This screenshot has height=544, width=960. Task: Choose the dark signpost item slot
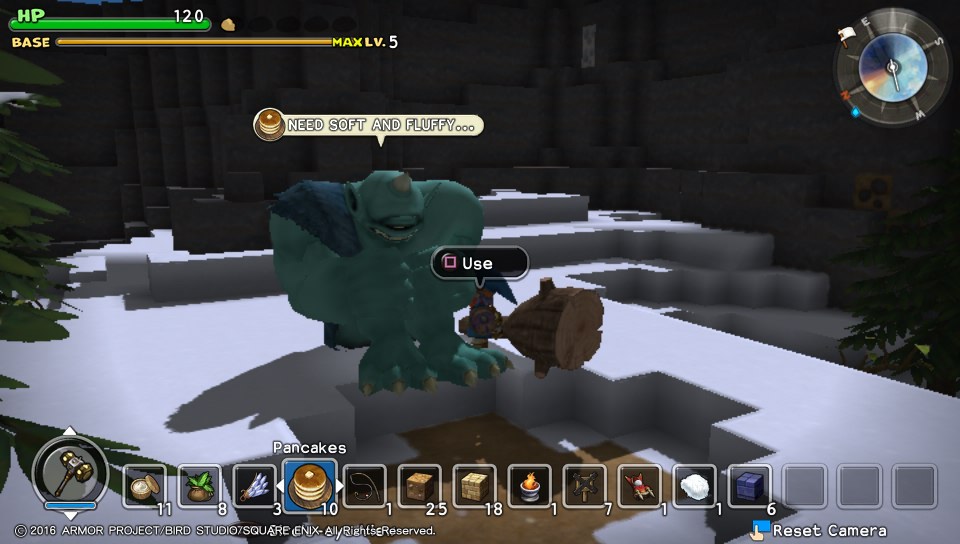[x=584, y=486]
